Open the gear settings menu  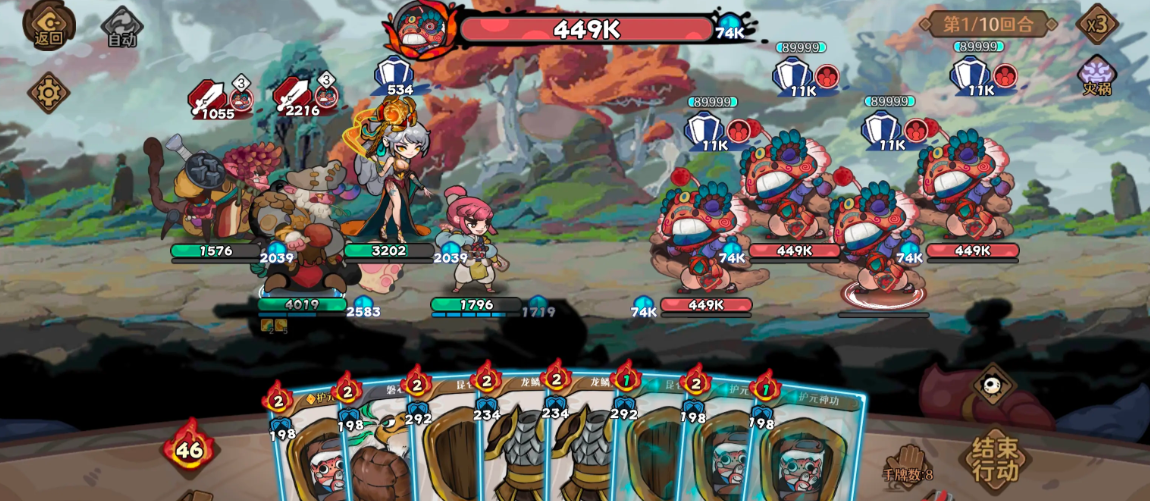point(48,93)
